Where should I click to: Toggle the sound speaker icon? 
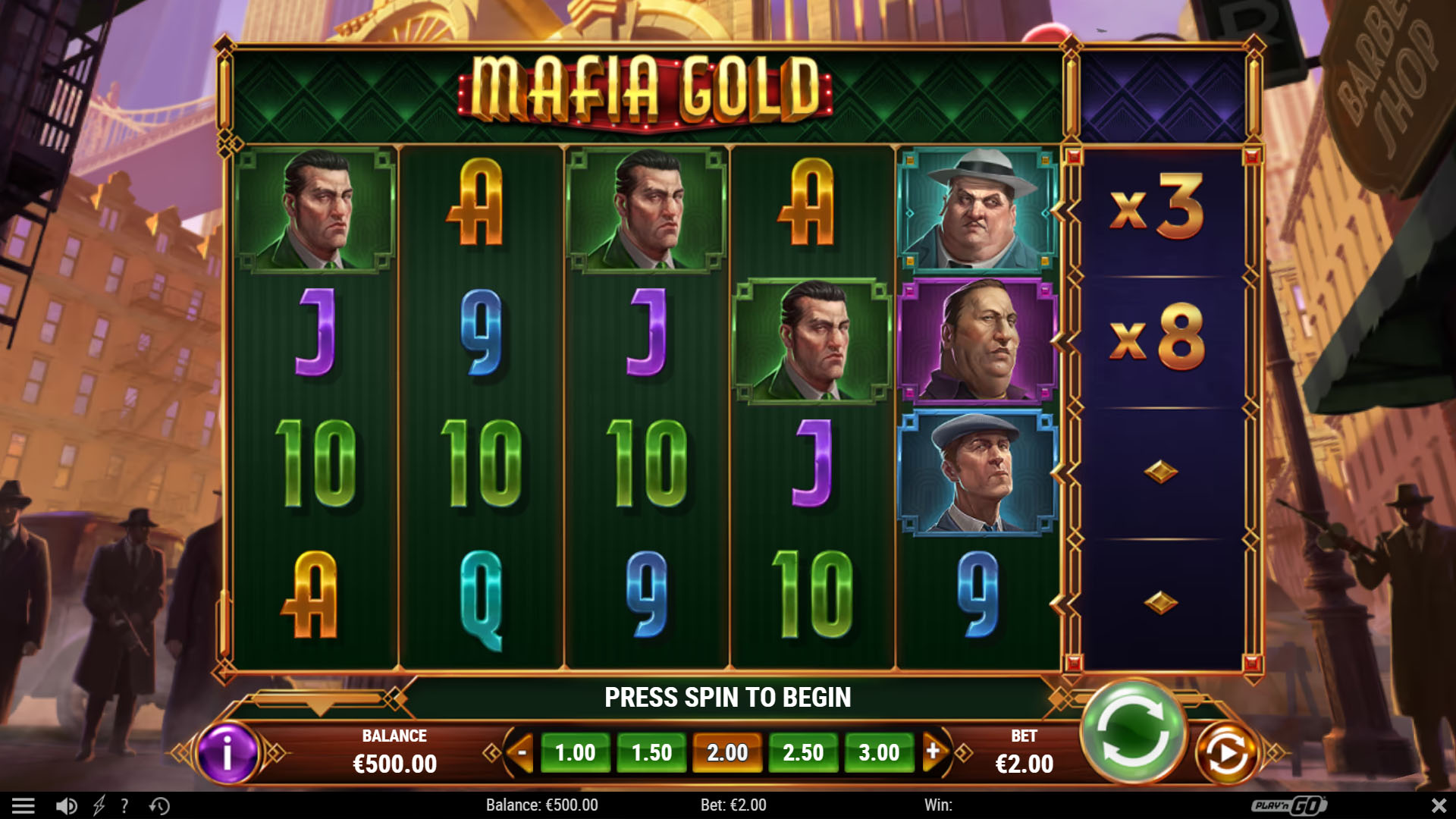coord(67,805)
